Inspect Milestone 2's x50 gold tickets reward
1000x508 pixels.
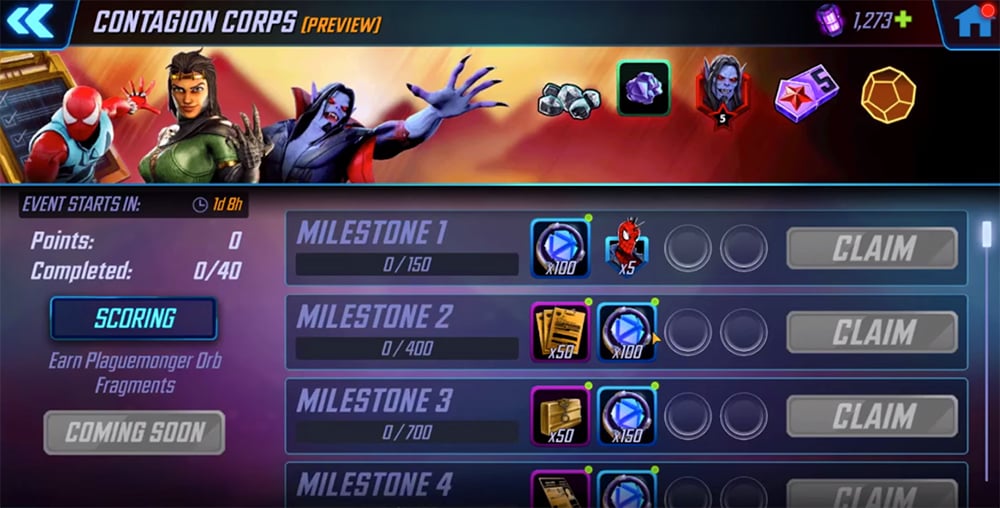click(x=560, y=332)
